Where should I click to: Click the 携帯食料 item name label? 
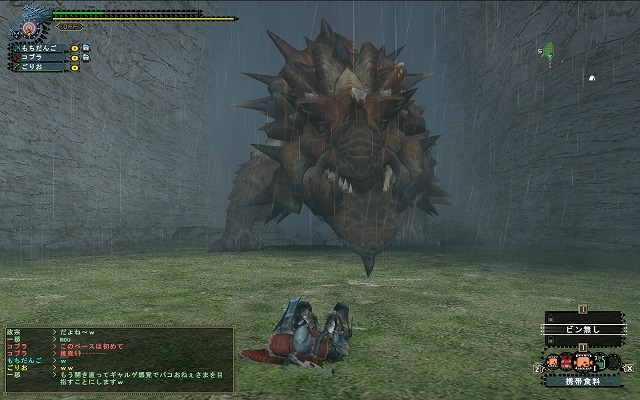point(584,381)
